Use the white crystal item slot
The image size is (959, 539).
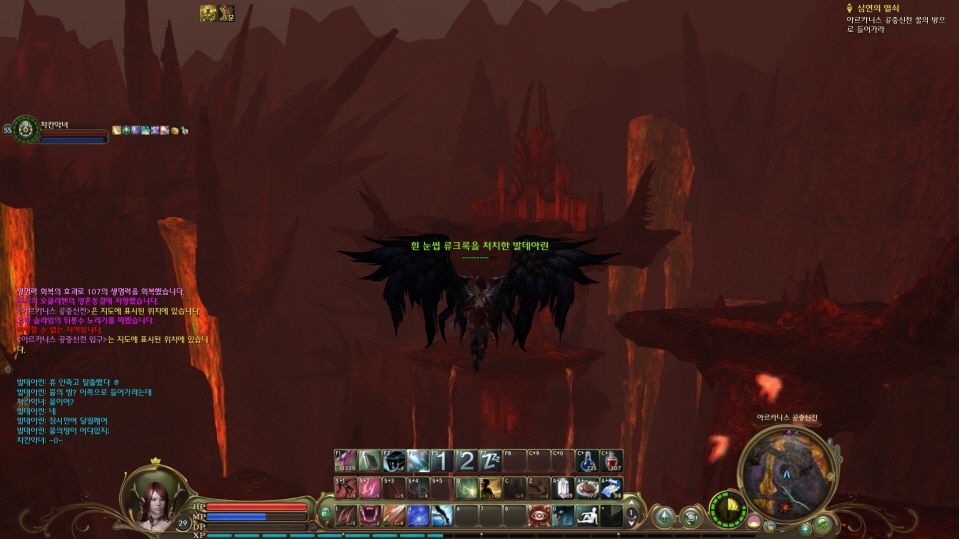pyautogui.click(x=563, y=488)
